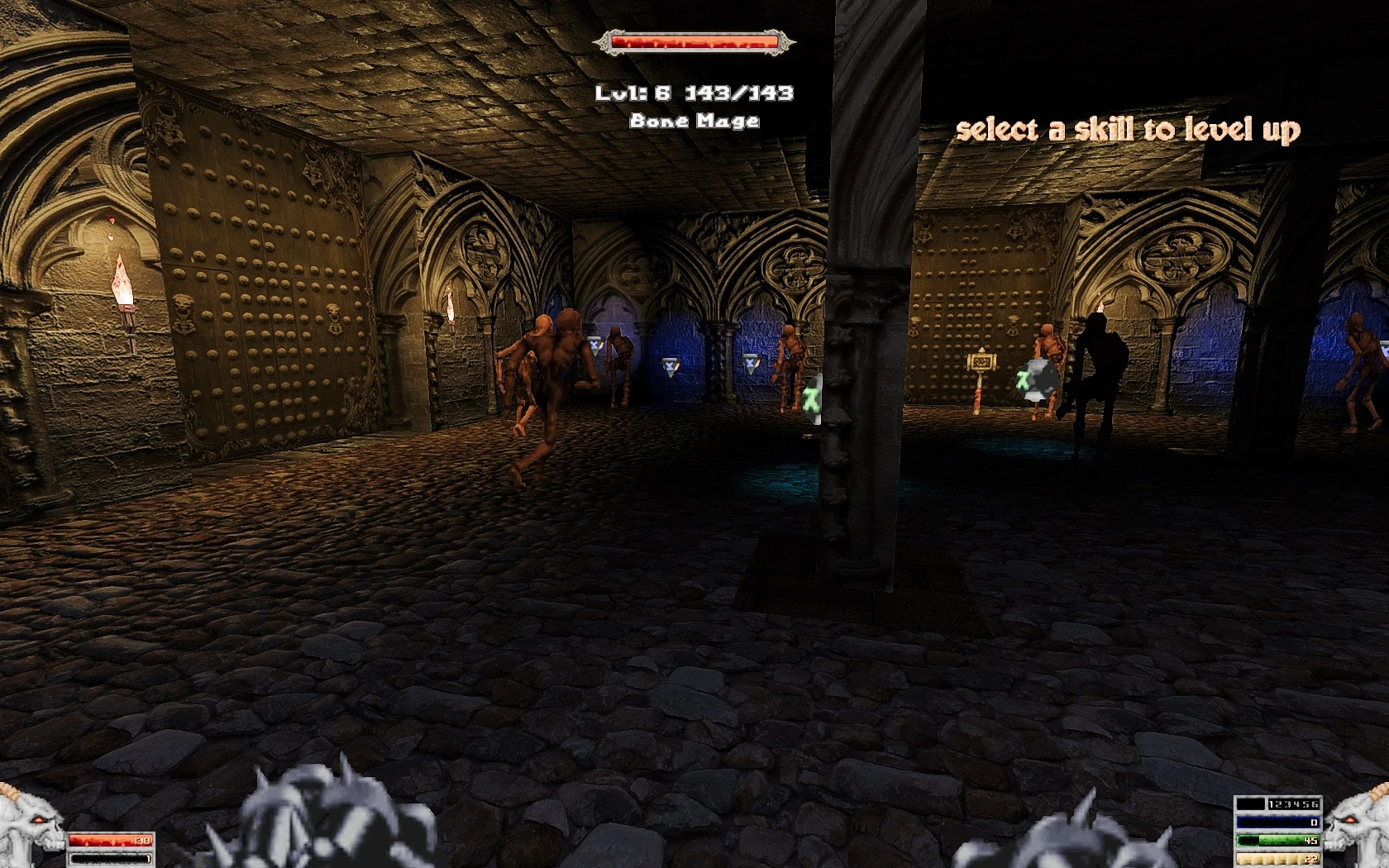The image size is (1389, 868).
Task: Click the blue experience bar showing 0
Action: 1277,823
